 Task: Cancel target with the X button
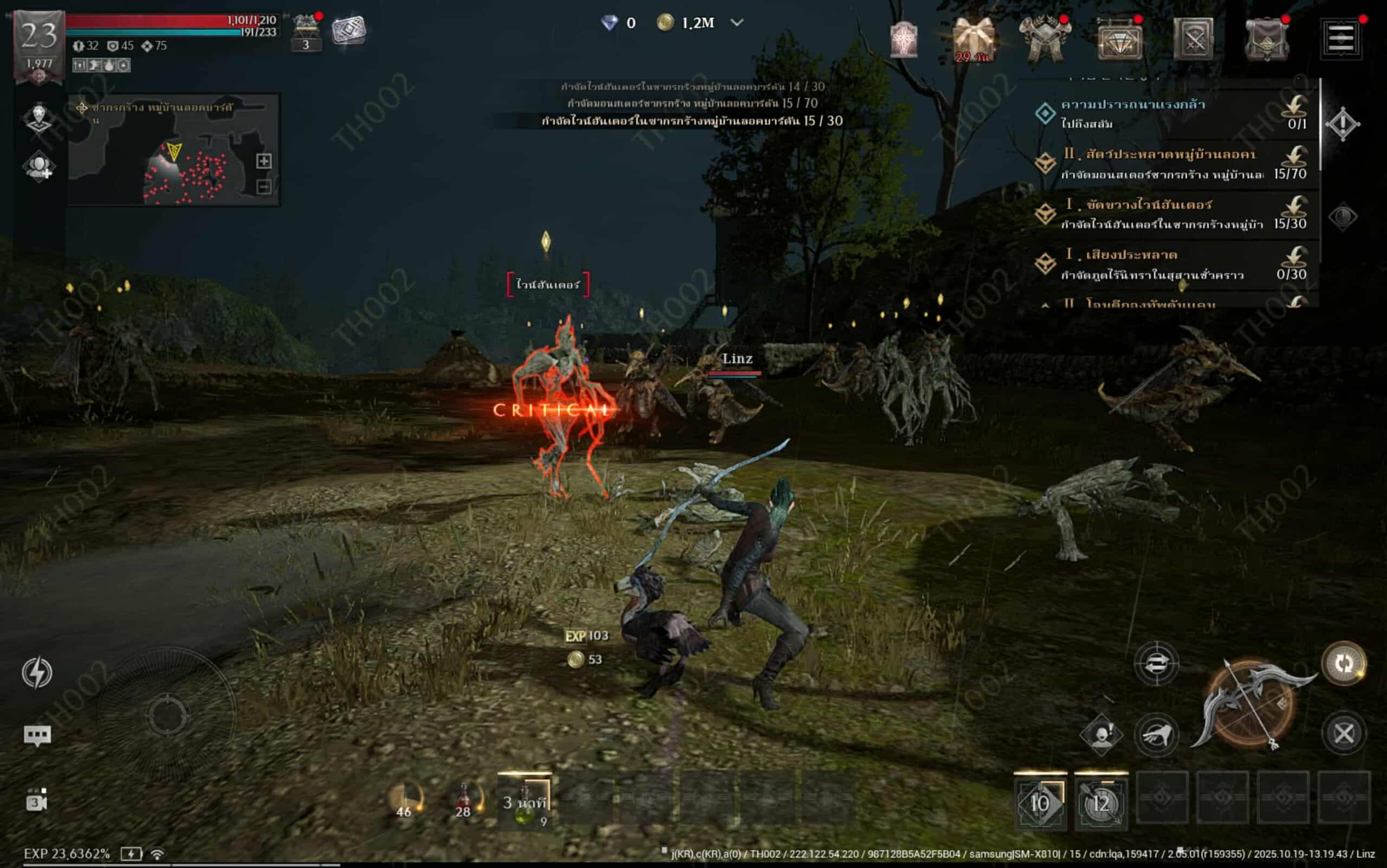click(1343, 733)
